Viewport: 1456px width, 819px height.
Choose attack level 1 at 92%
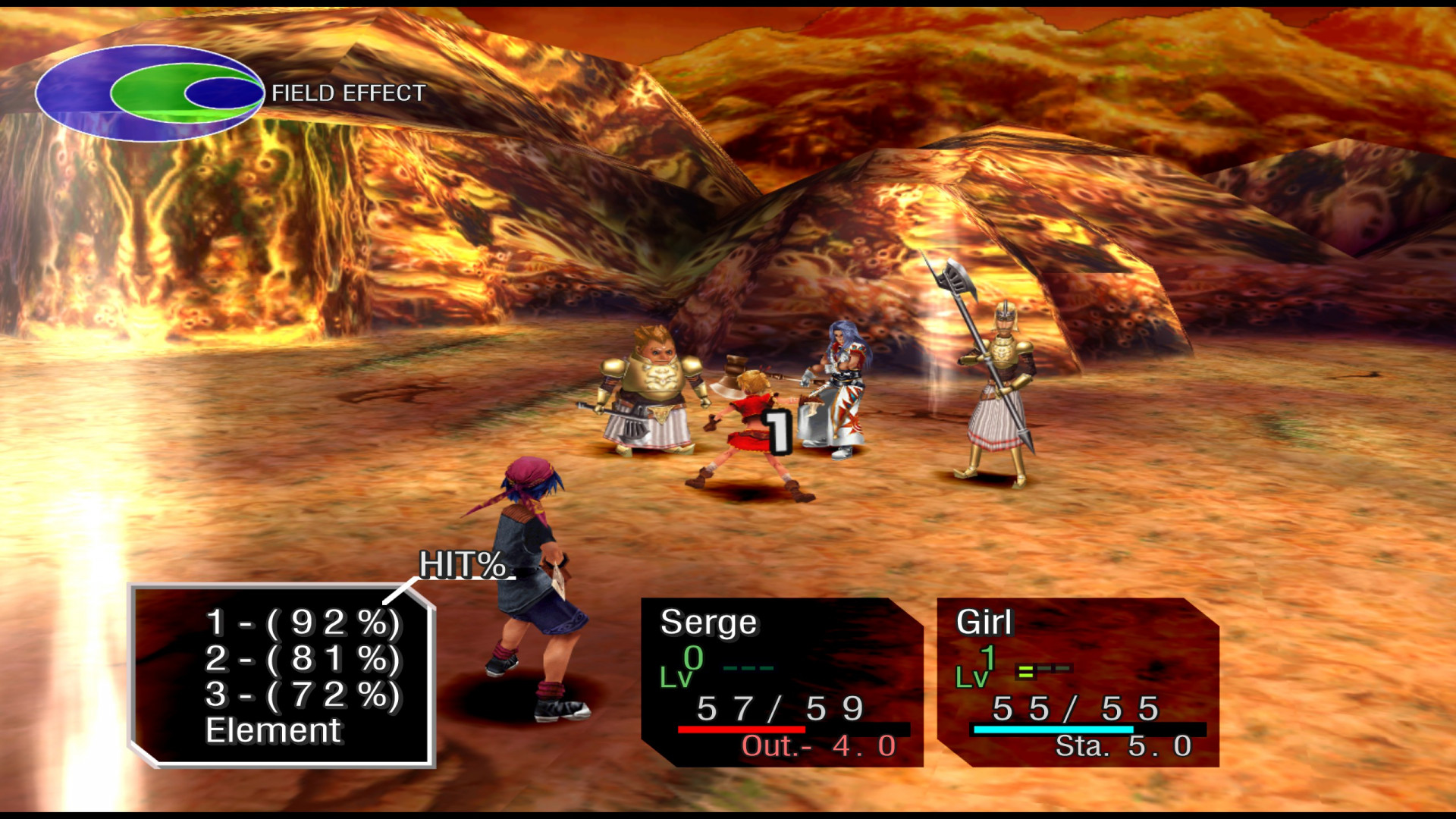coord(303,623)
